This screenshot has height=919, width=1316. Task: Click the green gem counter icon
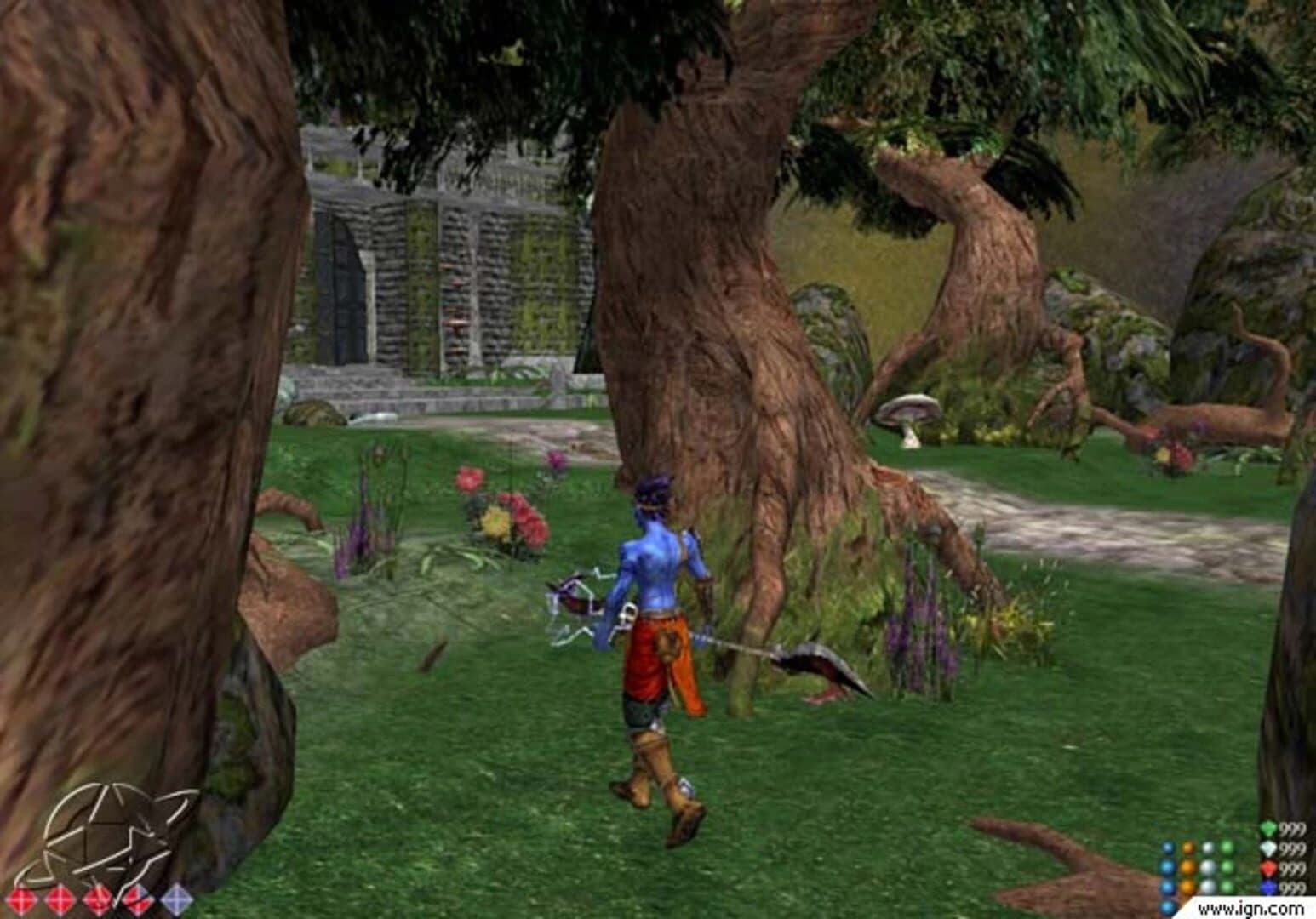(1268, 828)
